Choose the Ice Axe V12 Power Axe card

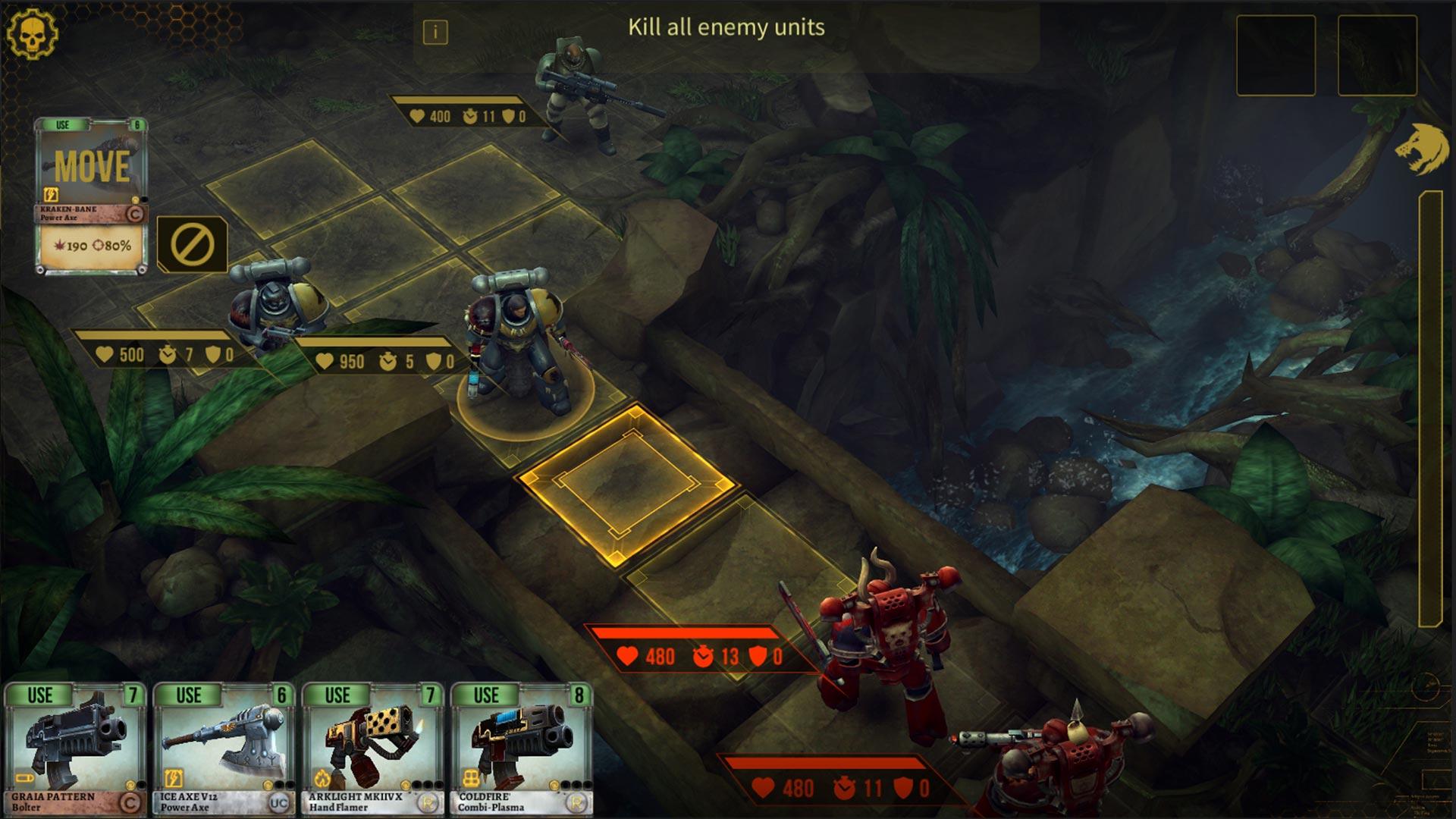pyautogui.click(x=223, y=748)
